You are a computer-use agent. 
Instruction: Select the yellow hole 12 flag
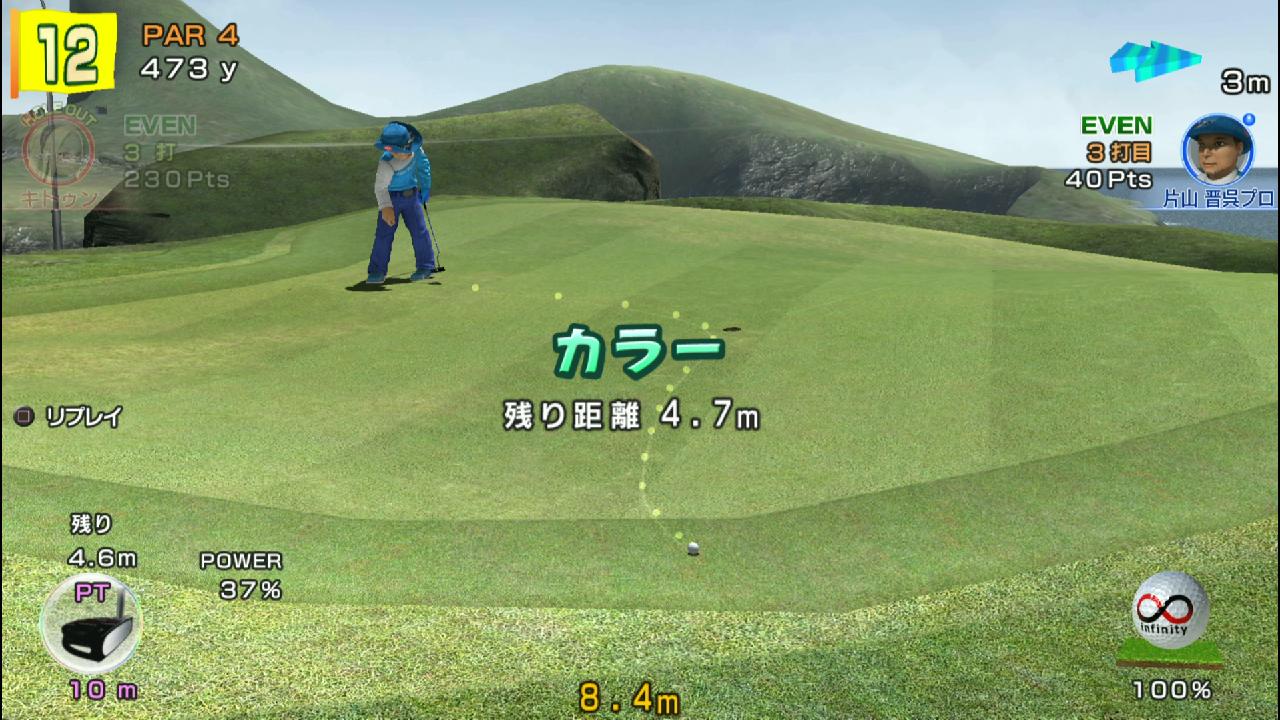pyautogui.click(x=64, y=52)
